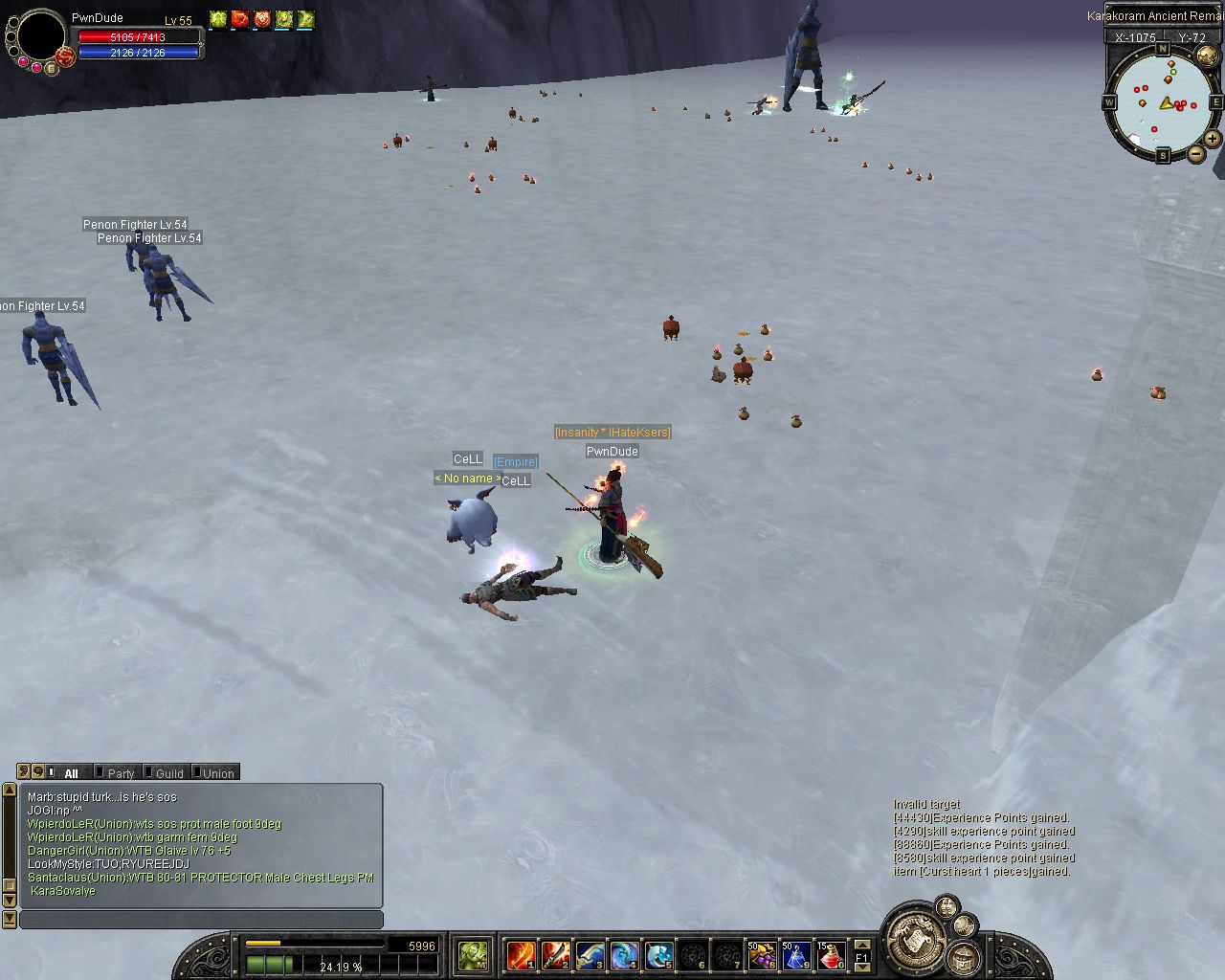This screenshot has width=1225, height=980.
Task: Switch to the Party chat tab
Action: click(x=120, y=773)
